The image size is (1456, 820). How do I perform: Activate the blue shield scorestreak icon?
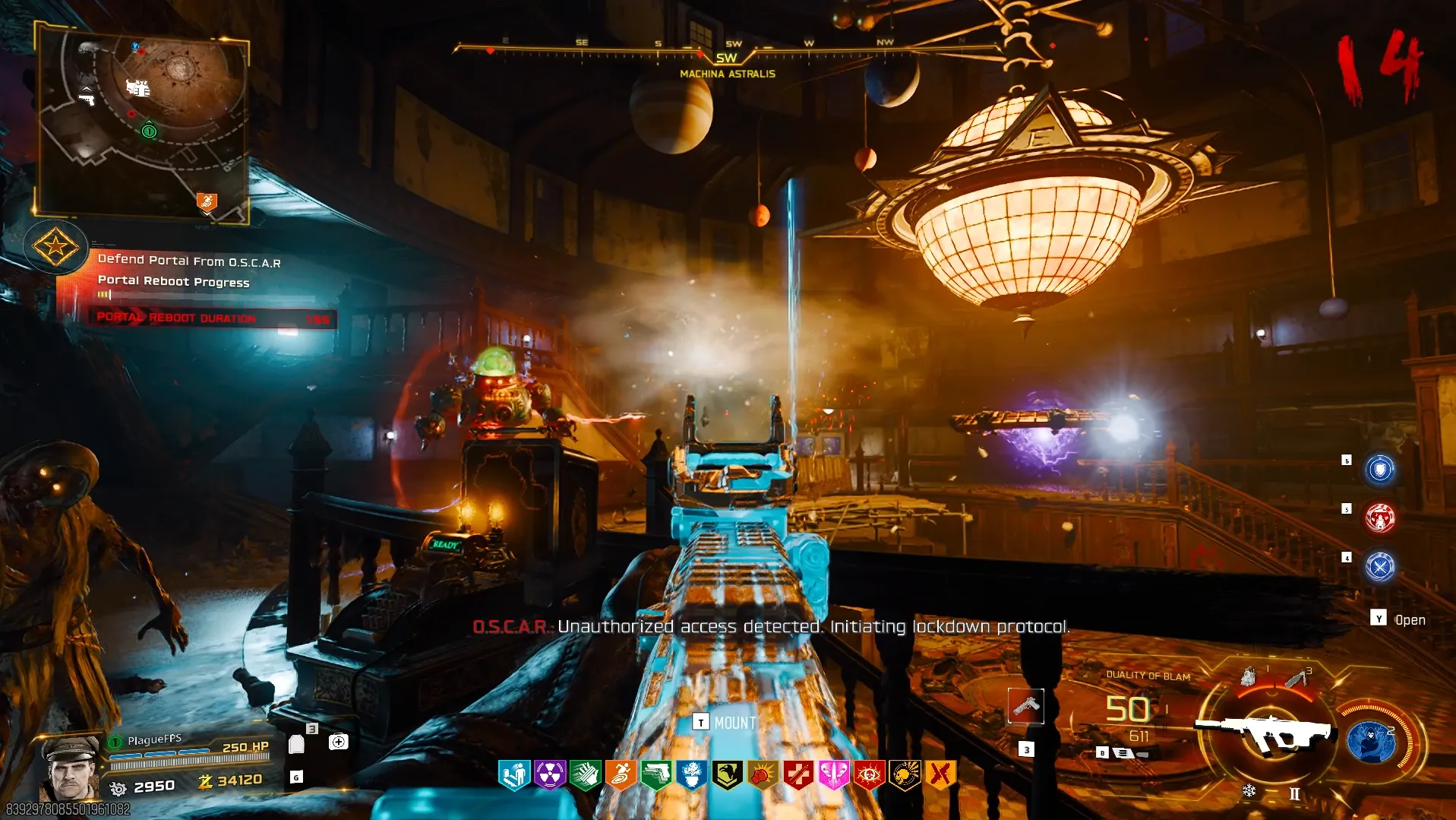tap(1379, 469)
